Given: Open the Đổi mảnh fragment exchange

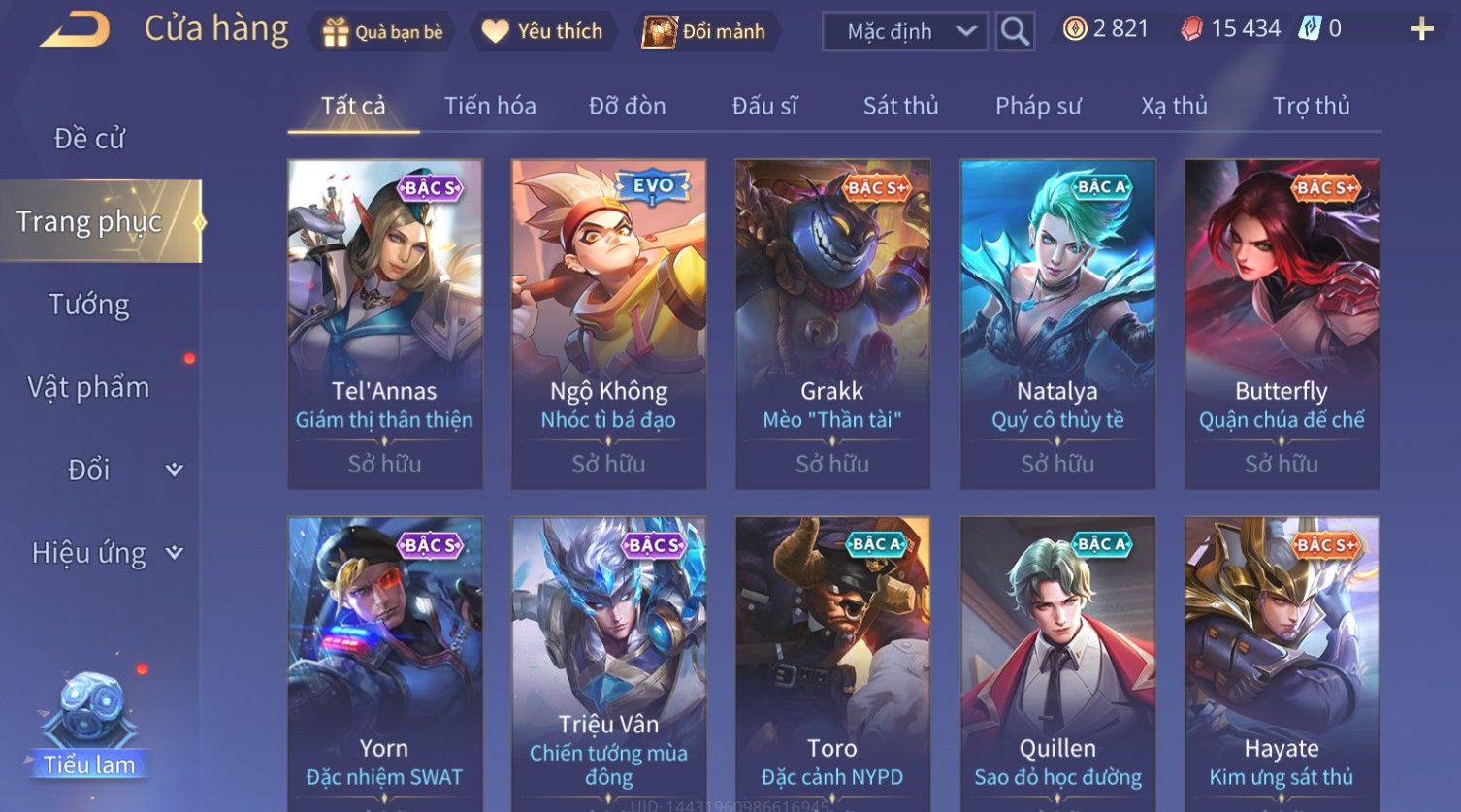Looking at the screenshot, I should coord(705,32).
